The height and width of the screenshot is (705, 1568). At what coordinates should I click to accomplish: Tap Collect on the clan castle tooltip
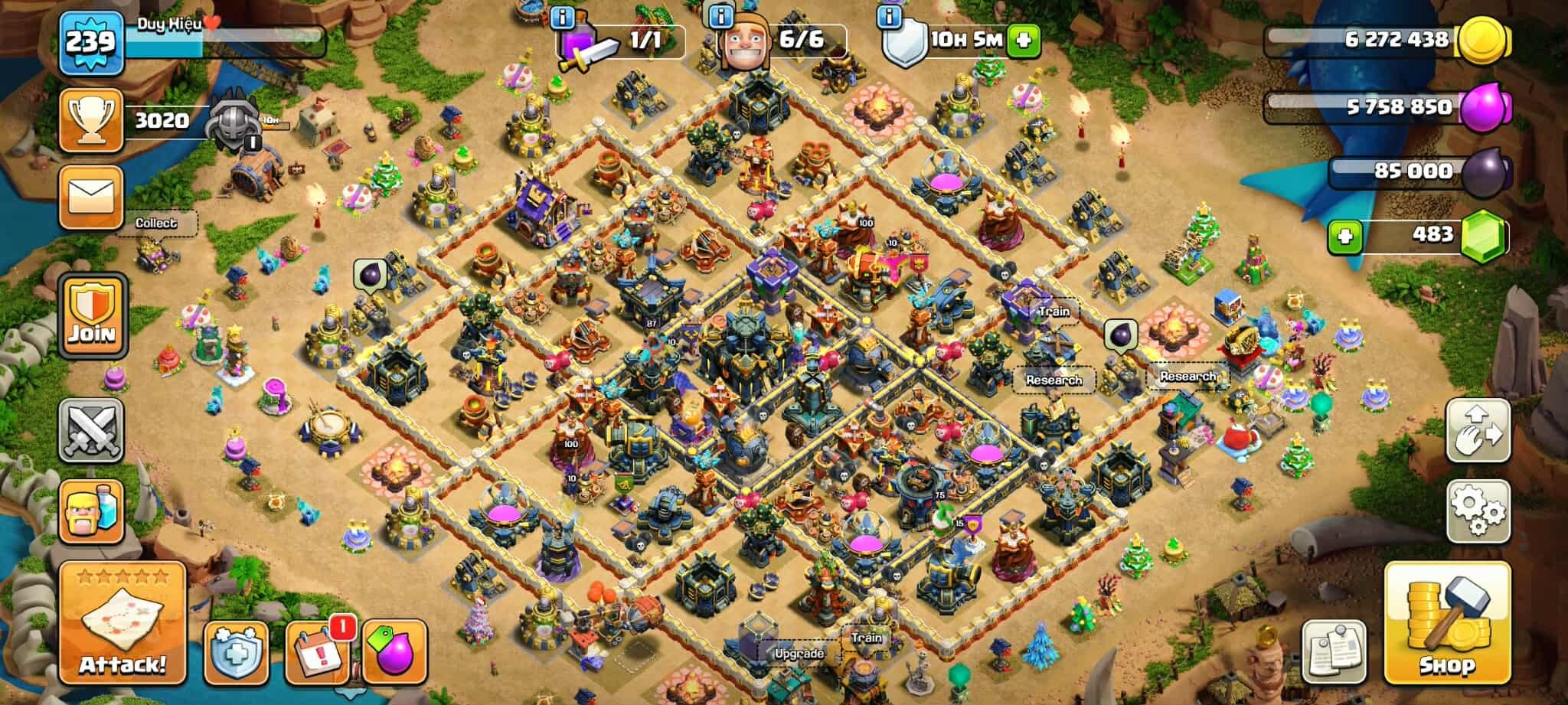[156, 224]
